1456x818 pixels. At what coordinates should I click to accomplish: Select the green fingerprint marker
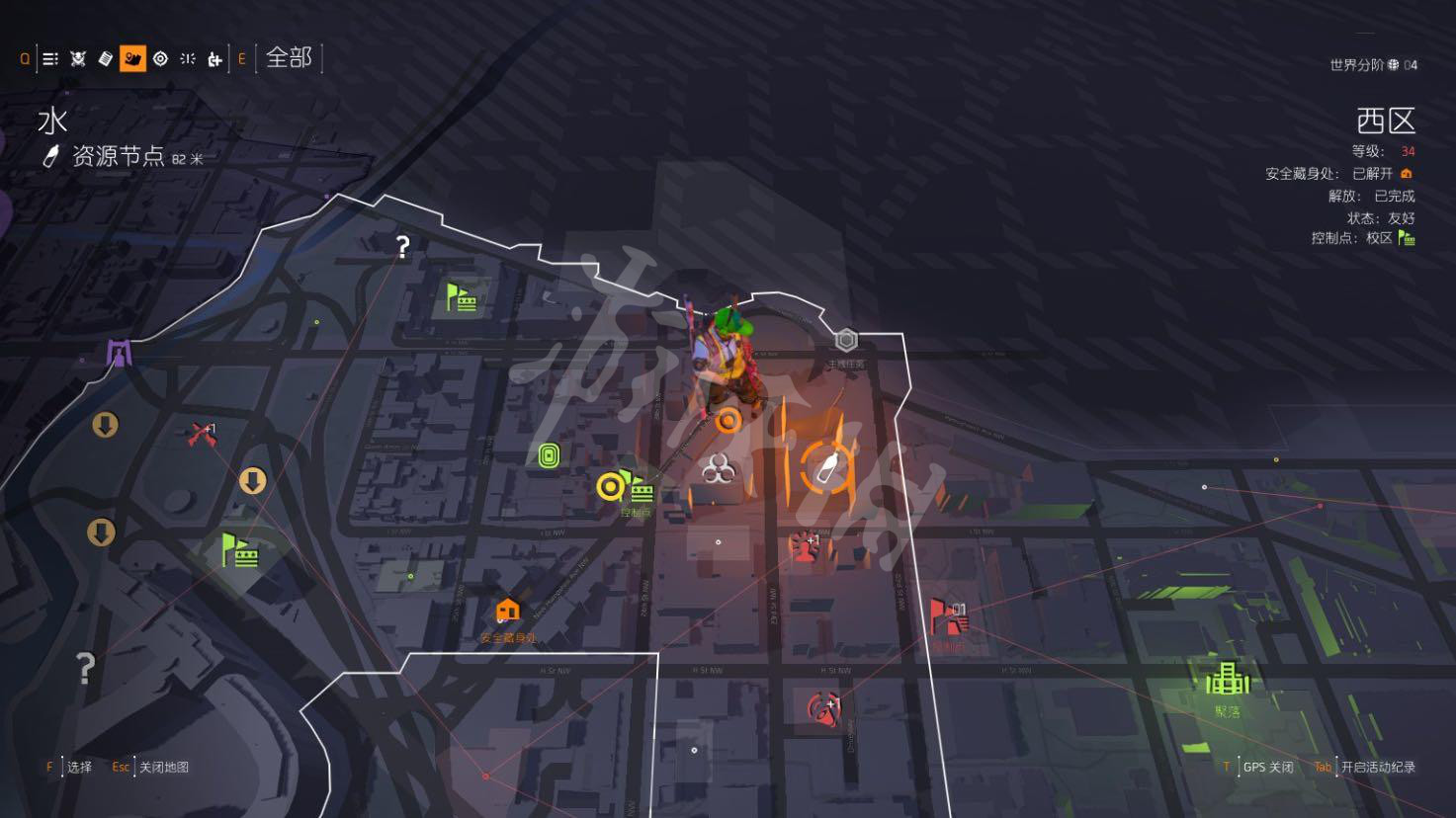click(x=550, y=455)
